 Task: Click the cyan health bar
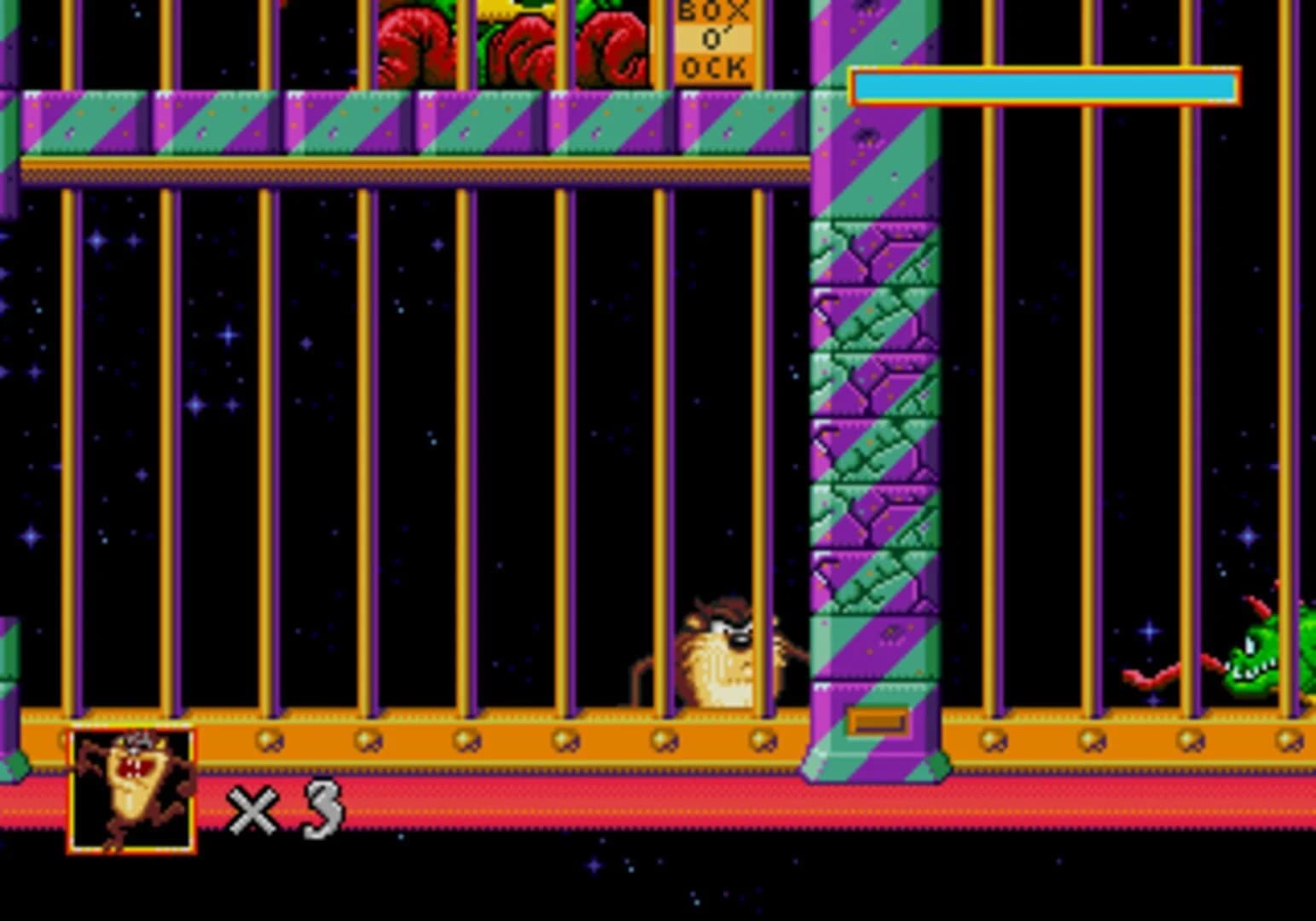pyautogui.click(x=1041, y=85)
